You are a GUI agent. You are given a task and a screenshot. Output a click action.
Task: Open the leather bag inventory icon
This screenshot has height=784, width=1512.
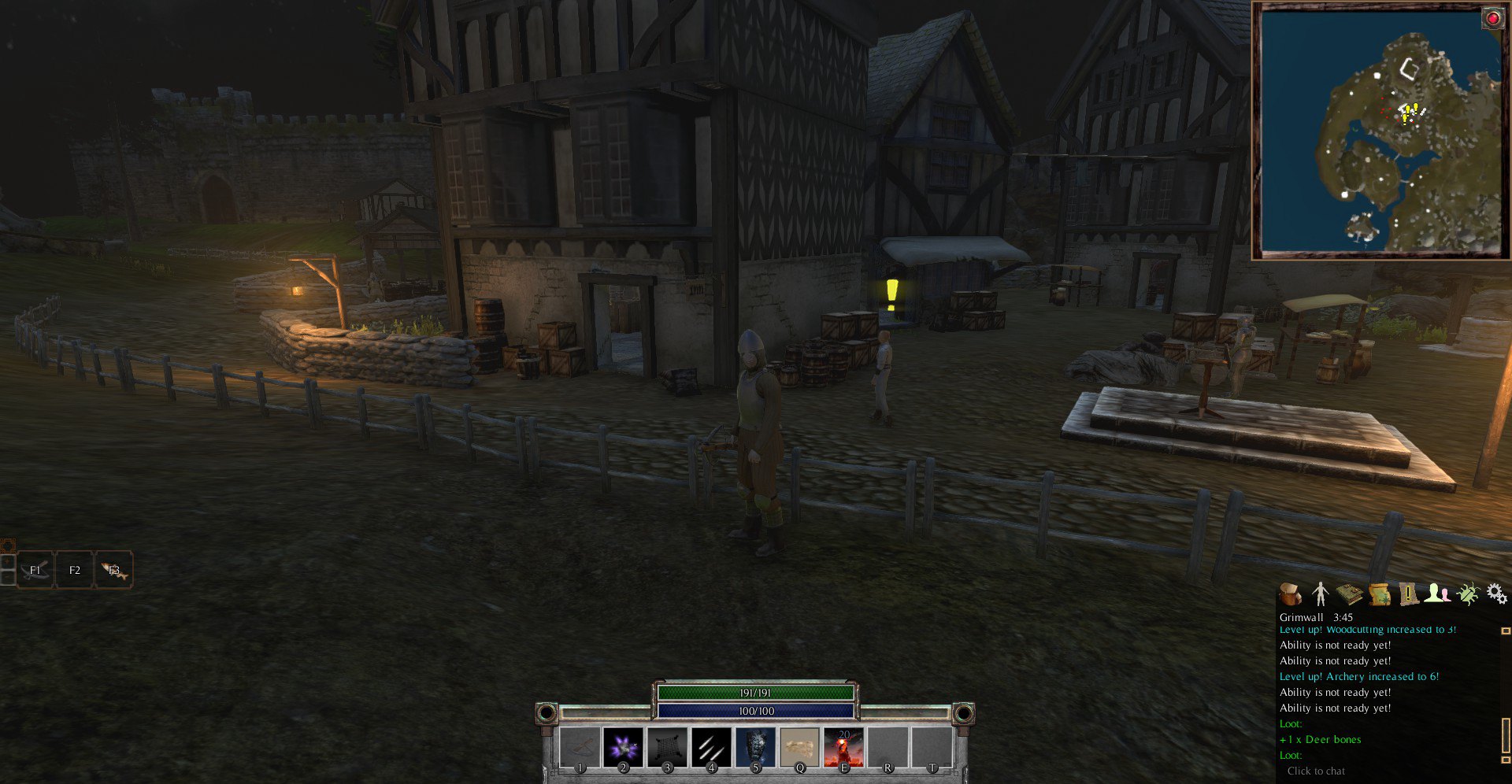tap(1291, 594)
